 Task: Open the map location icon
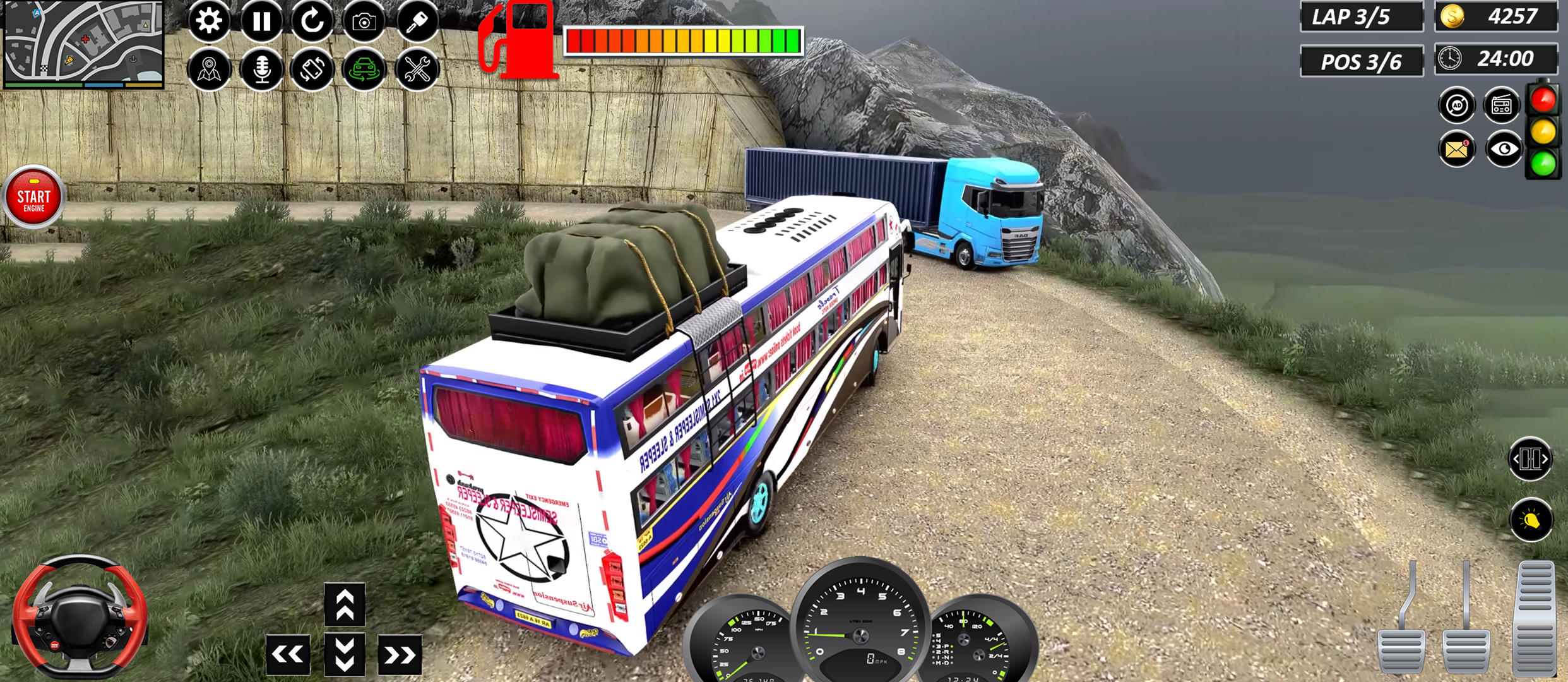point(210,69)
